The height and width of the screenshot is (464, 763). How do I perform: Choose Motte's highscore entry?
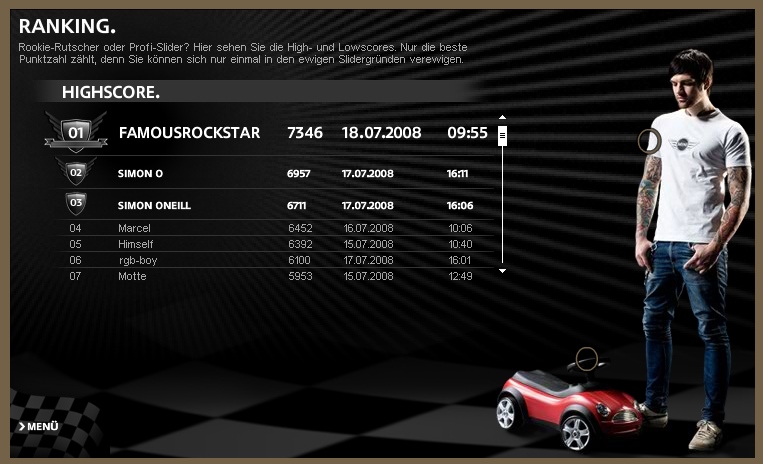(270, 276)
